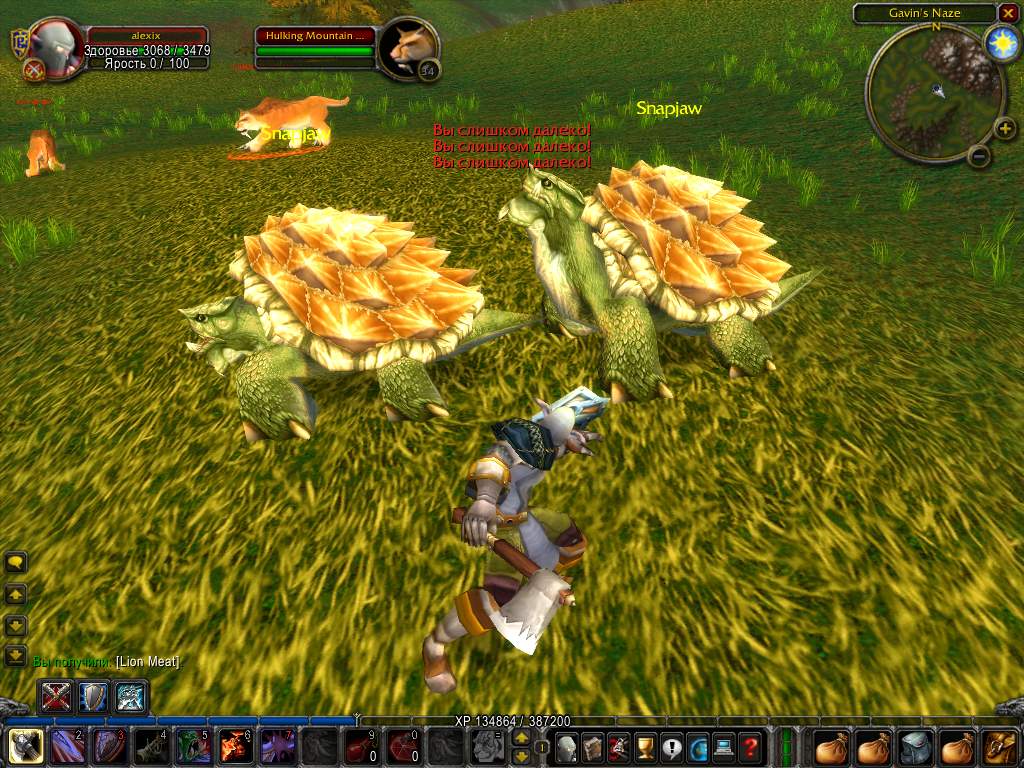Screen dimensions: 1024x768
Task: Open the backpack at the bar's end
Action: (x=1001, y=746)
